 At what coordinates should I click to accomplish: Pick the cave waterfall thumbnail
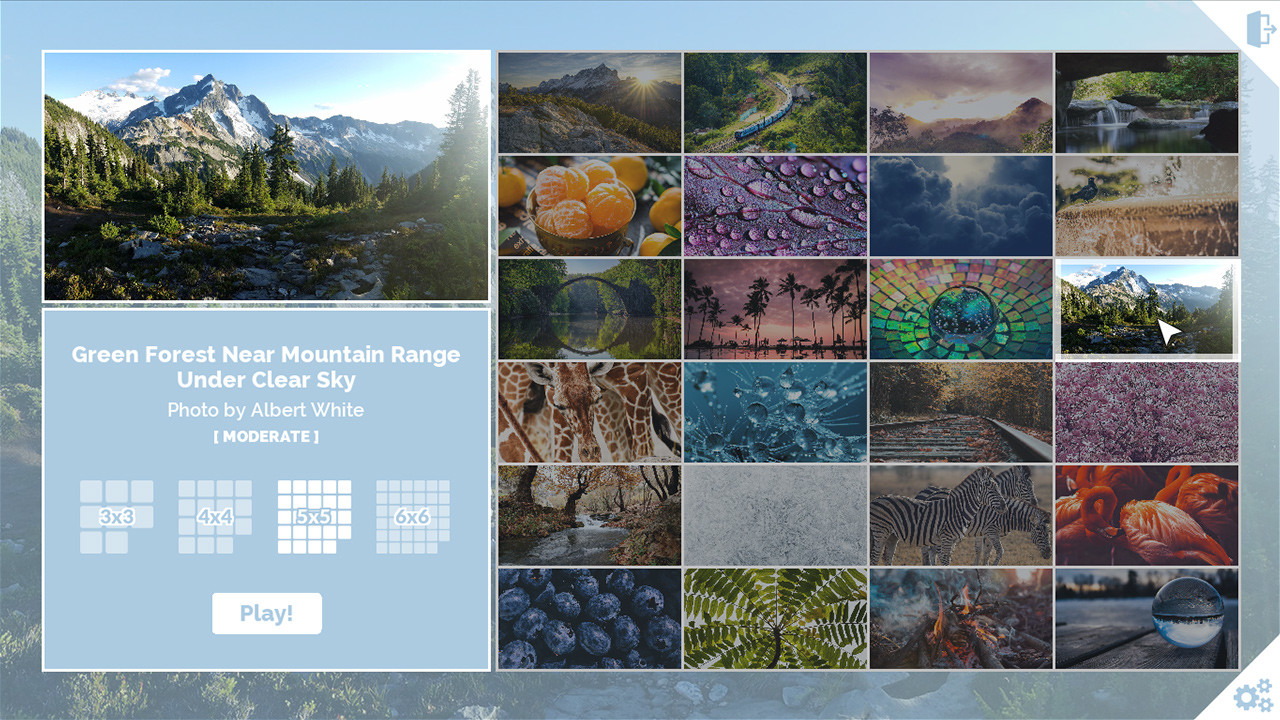pyautogui.click(x=1145, y=102)
